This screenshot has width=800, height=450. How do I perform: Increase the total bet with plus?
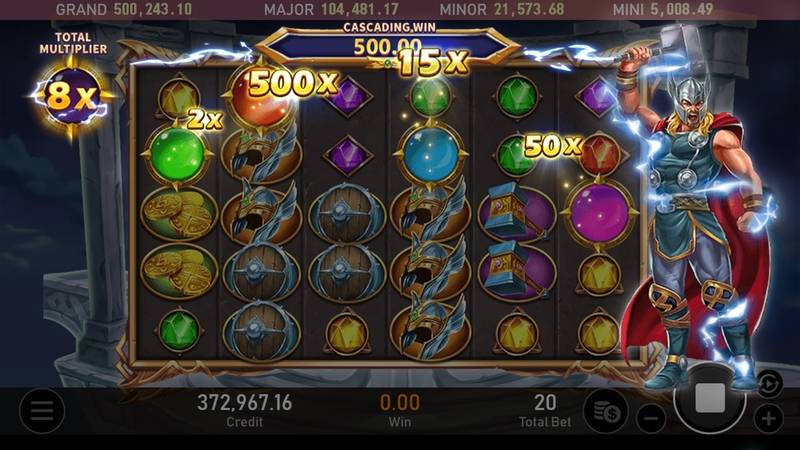click(768, 418)
